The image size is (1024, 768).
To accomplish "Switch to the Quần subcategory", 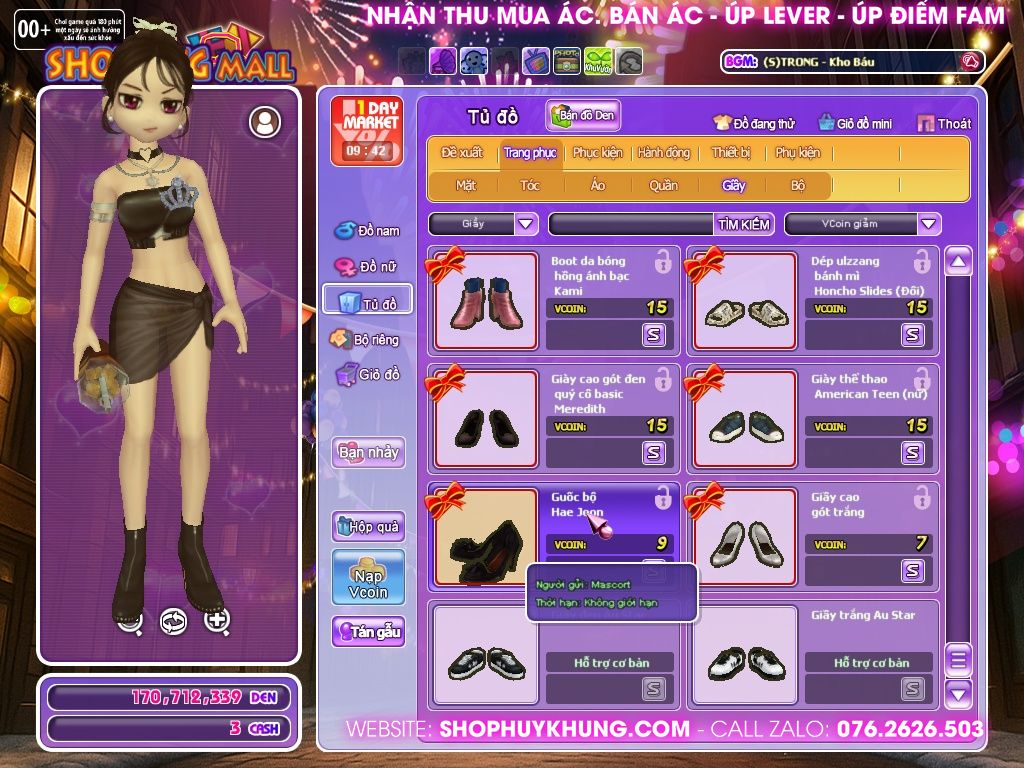I will tap(662, 185).
